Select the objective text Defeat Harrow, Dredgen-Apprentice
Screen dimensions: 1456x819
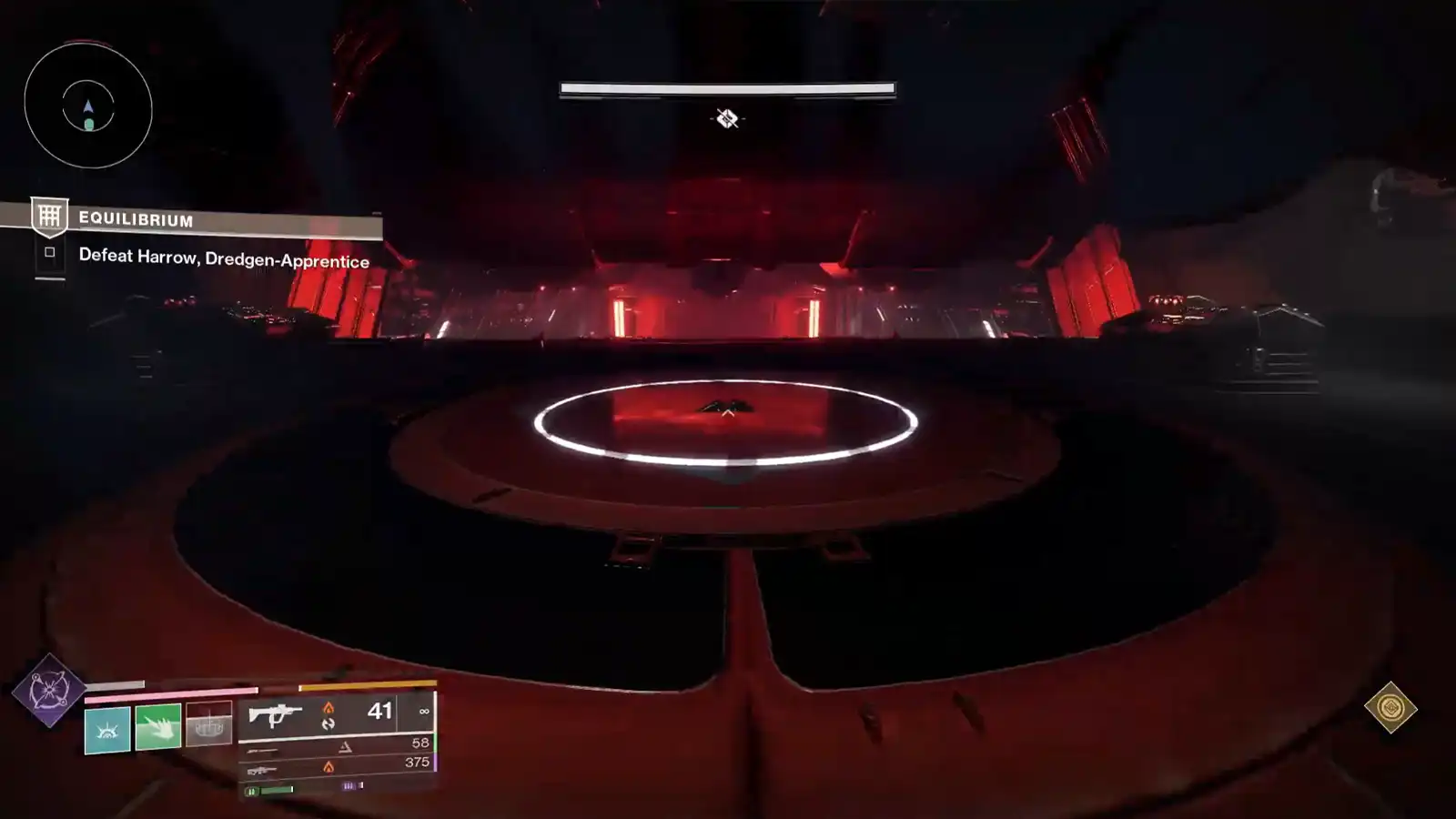(x=224, y=261)
